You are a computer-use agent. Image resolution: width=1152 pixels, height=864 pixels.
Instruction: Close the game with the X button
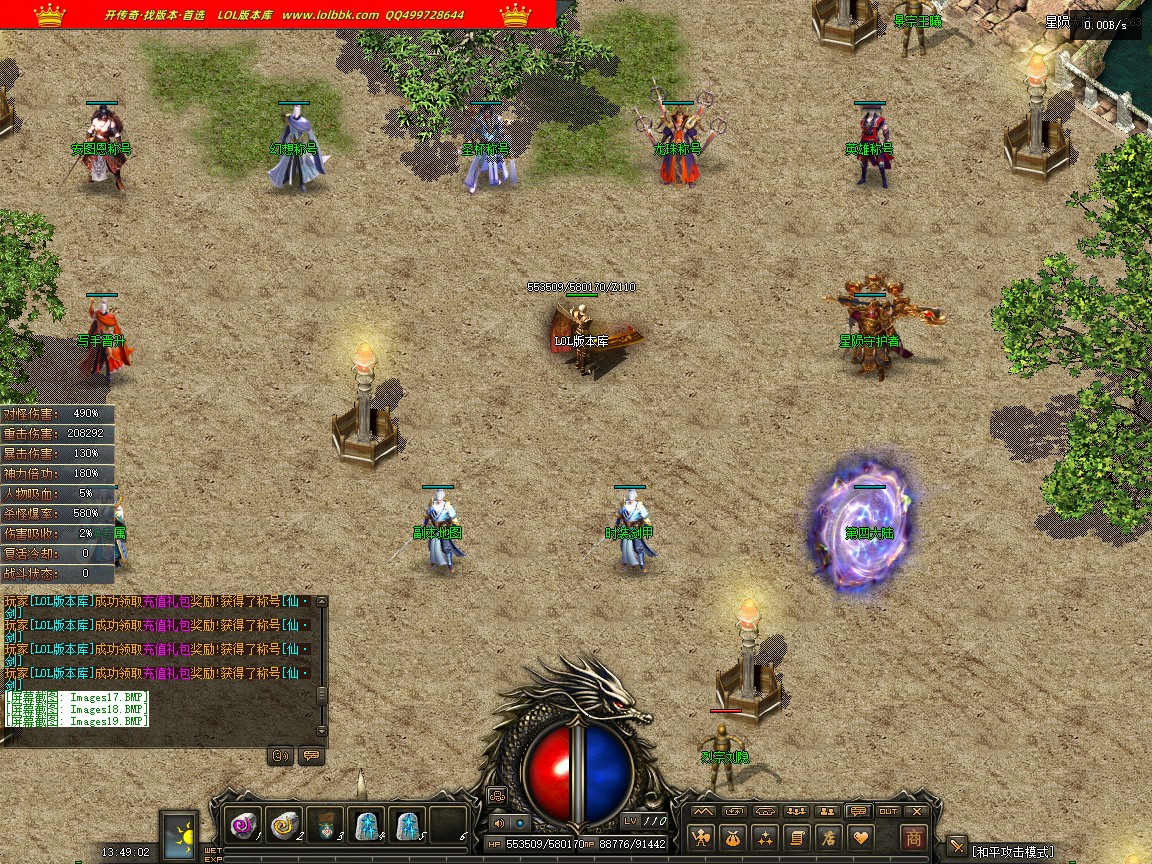click(918, 811)
